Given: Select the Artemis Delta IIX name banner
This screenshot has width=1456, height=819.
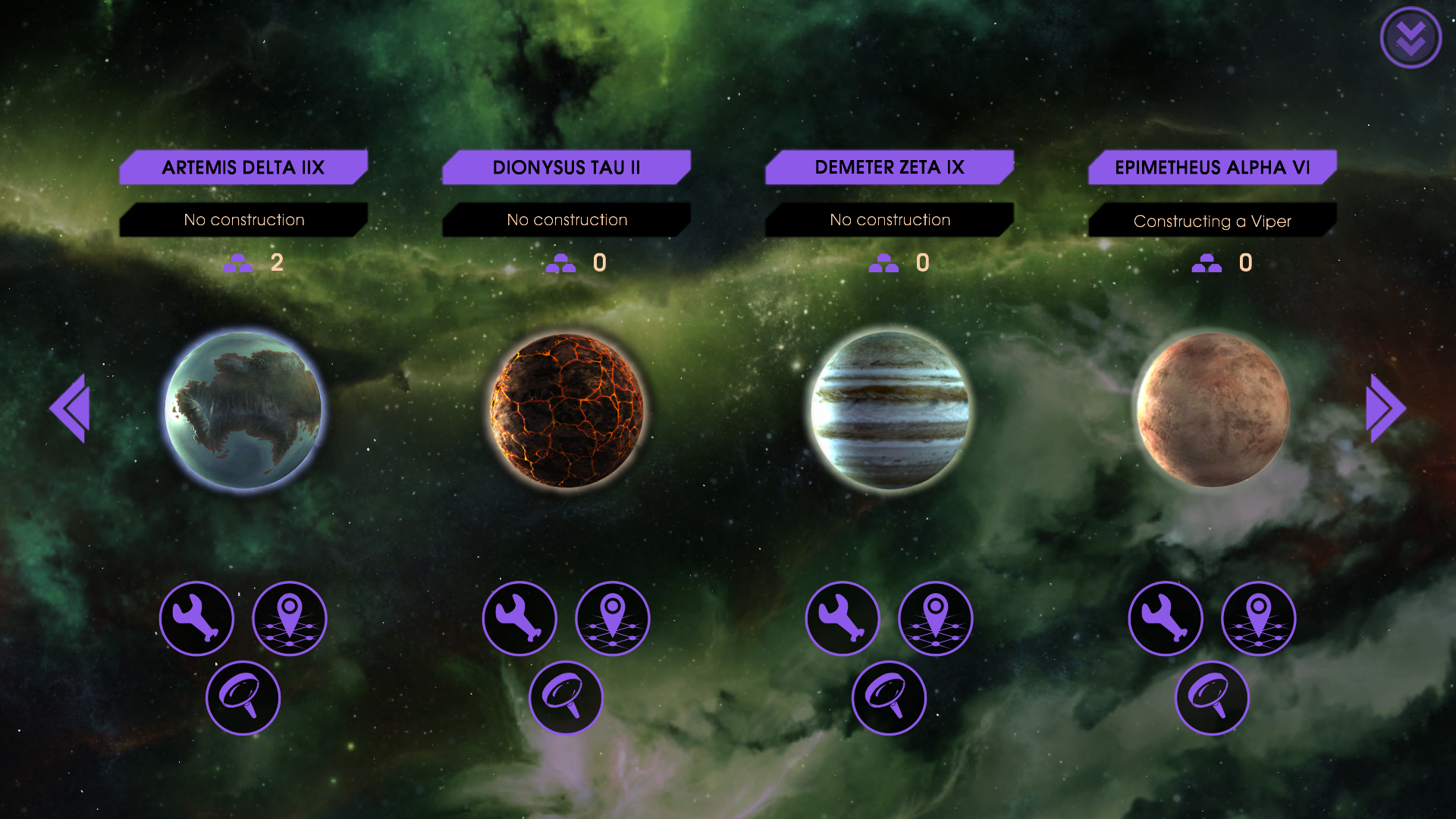Looking at the screenshot, I should click(x=243, y=167).
